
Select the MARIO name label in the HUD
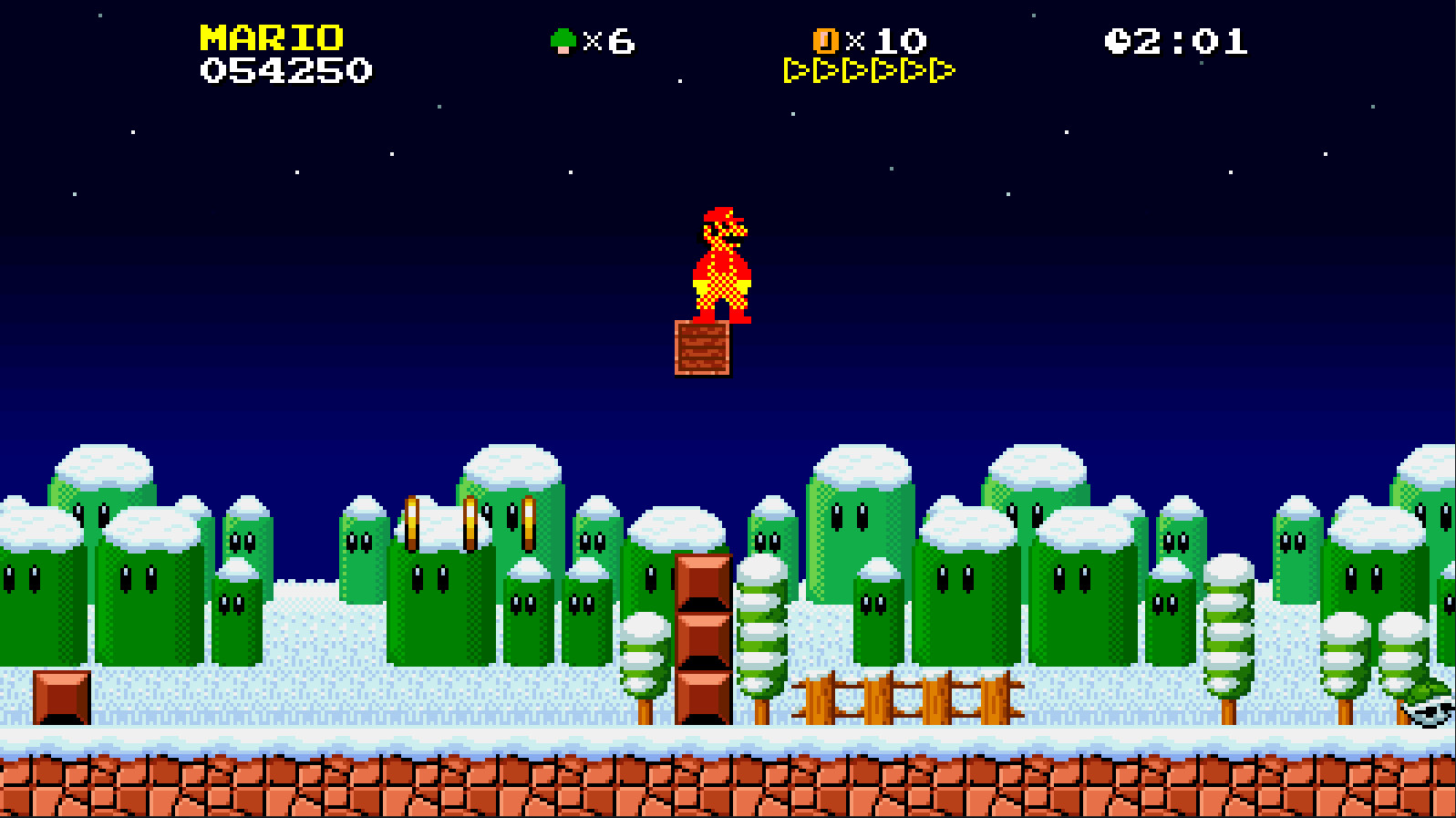[269, 39]
